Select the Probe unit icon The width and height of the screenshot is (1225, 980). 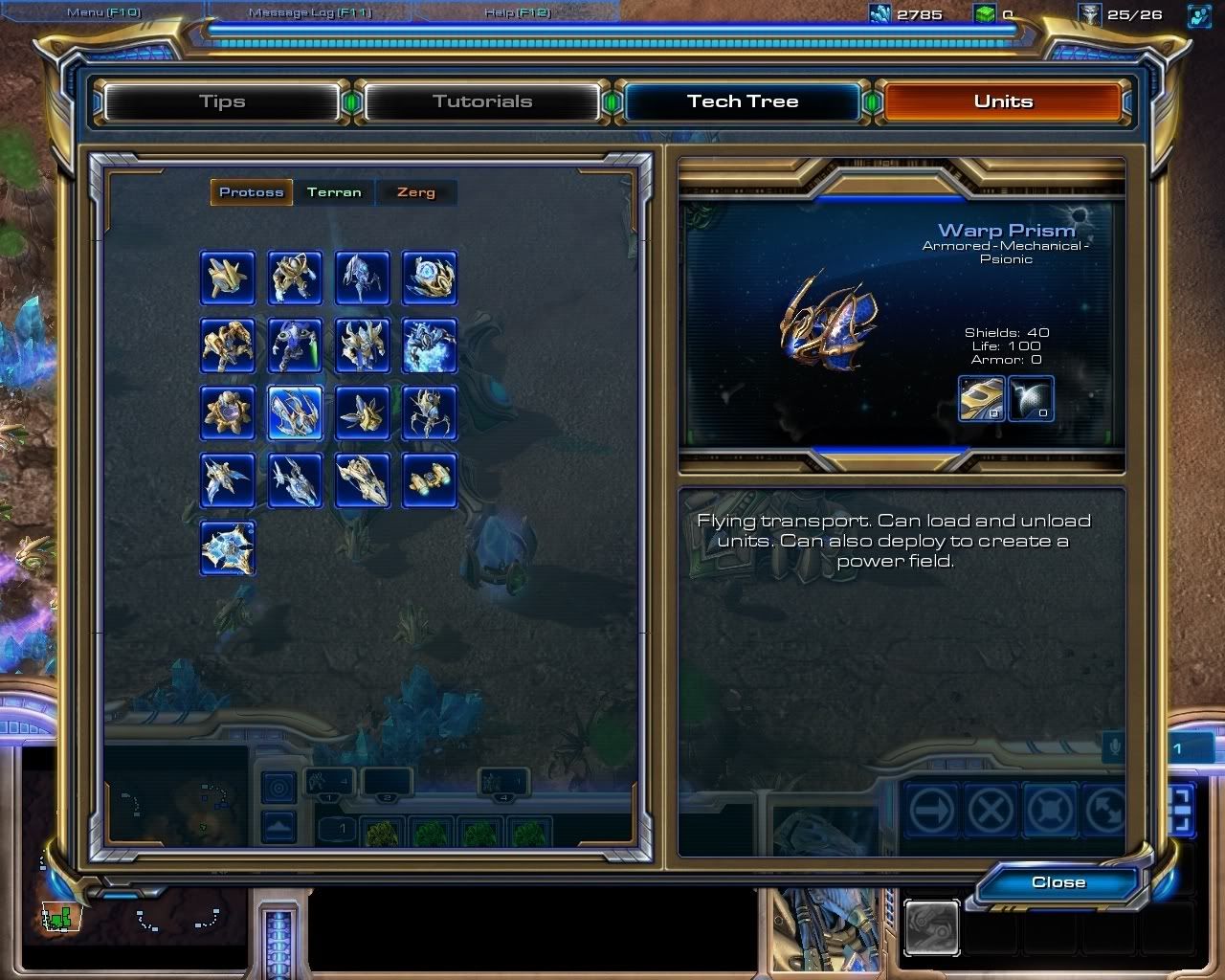[227, 278]
